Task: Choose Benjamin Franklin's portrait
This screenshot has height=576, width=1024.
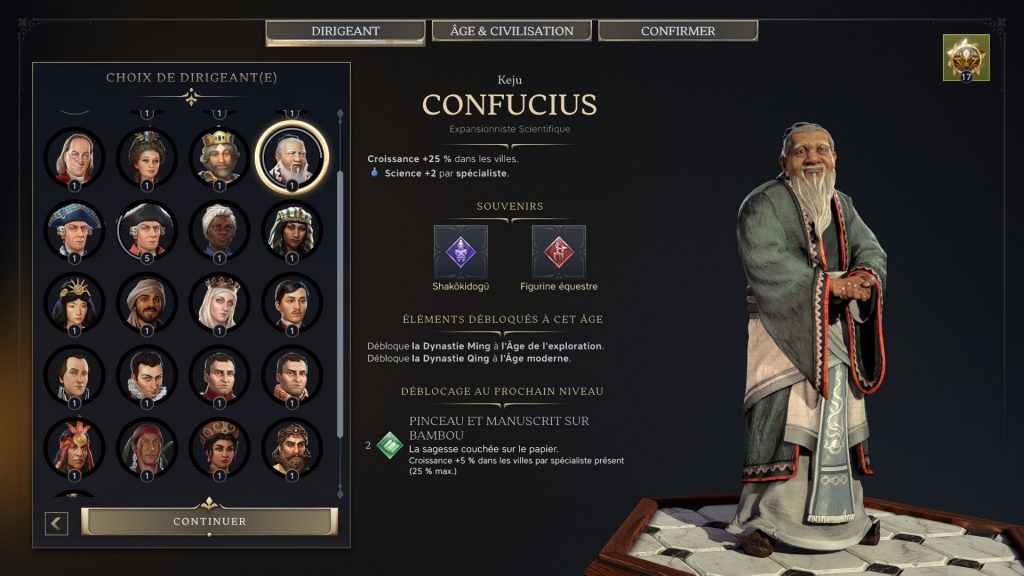Action: (74, 156)
